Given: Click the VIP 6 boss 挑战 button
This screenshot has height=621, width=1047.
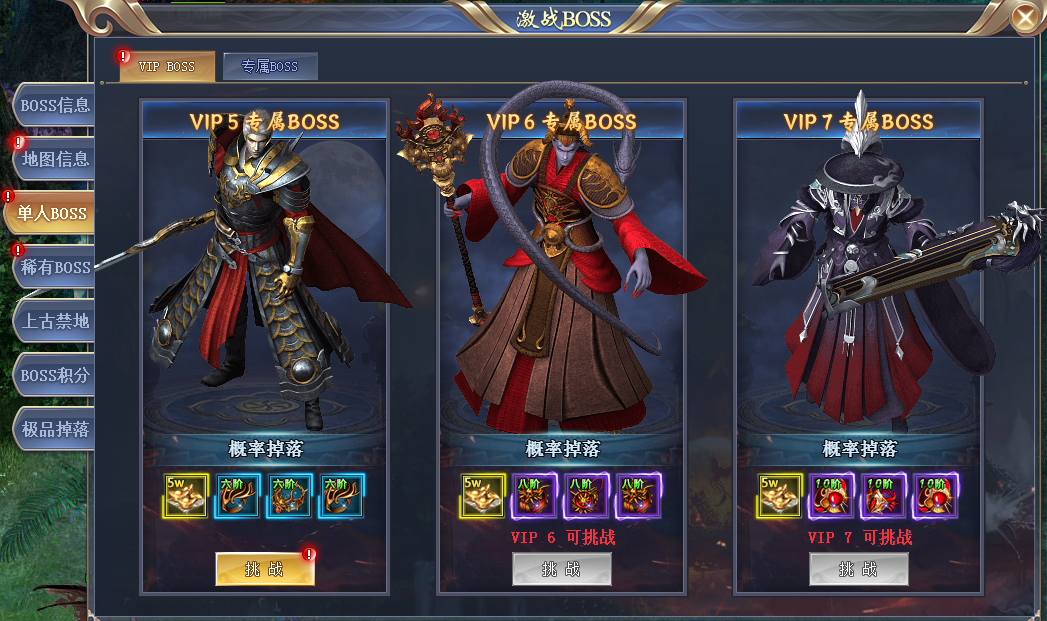Looking at the screenshot, I should 562,569.
